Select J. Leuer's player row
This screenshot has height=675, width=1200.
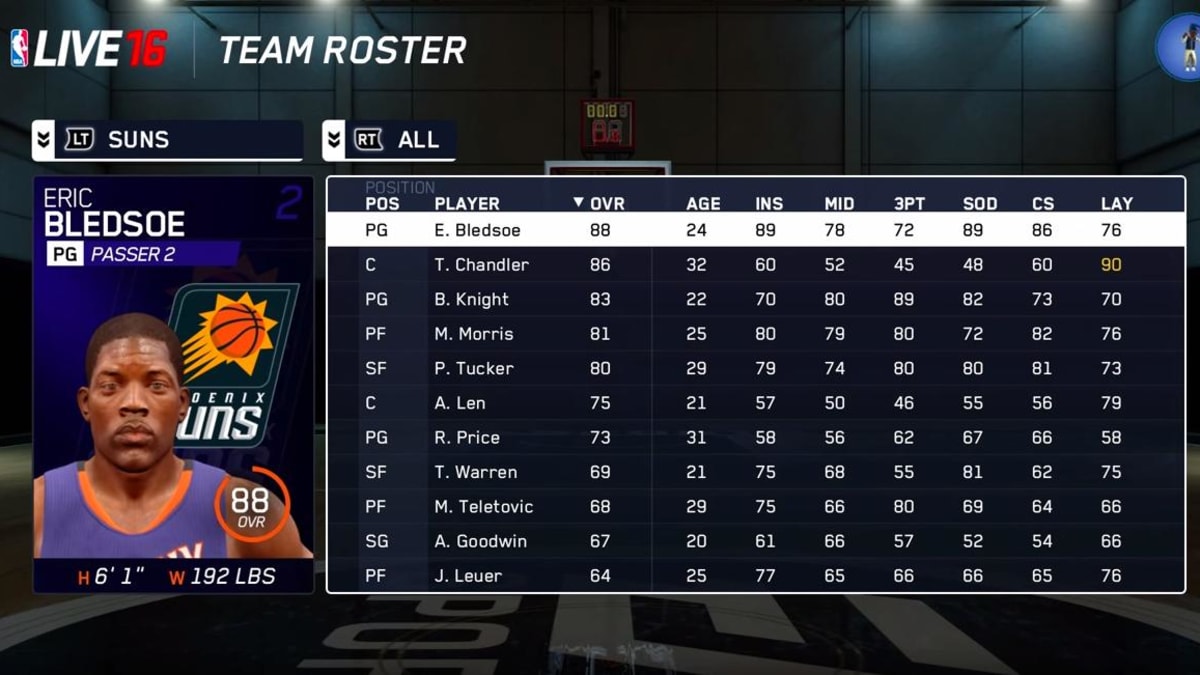[x=467, y=576]
